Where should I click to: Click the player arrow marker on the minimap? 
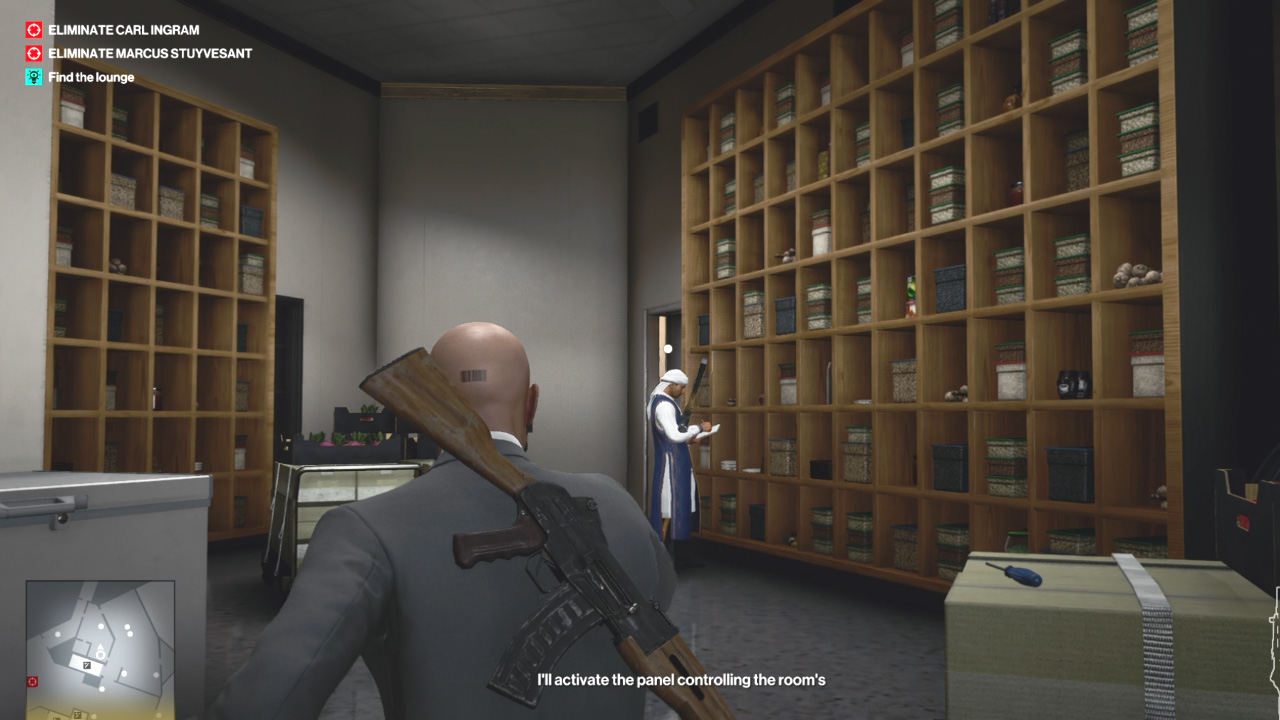(100, 646)
